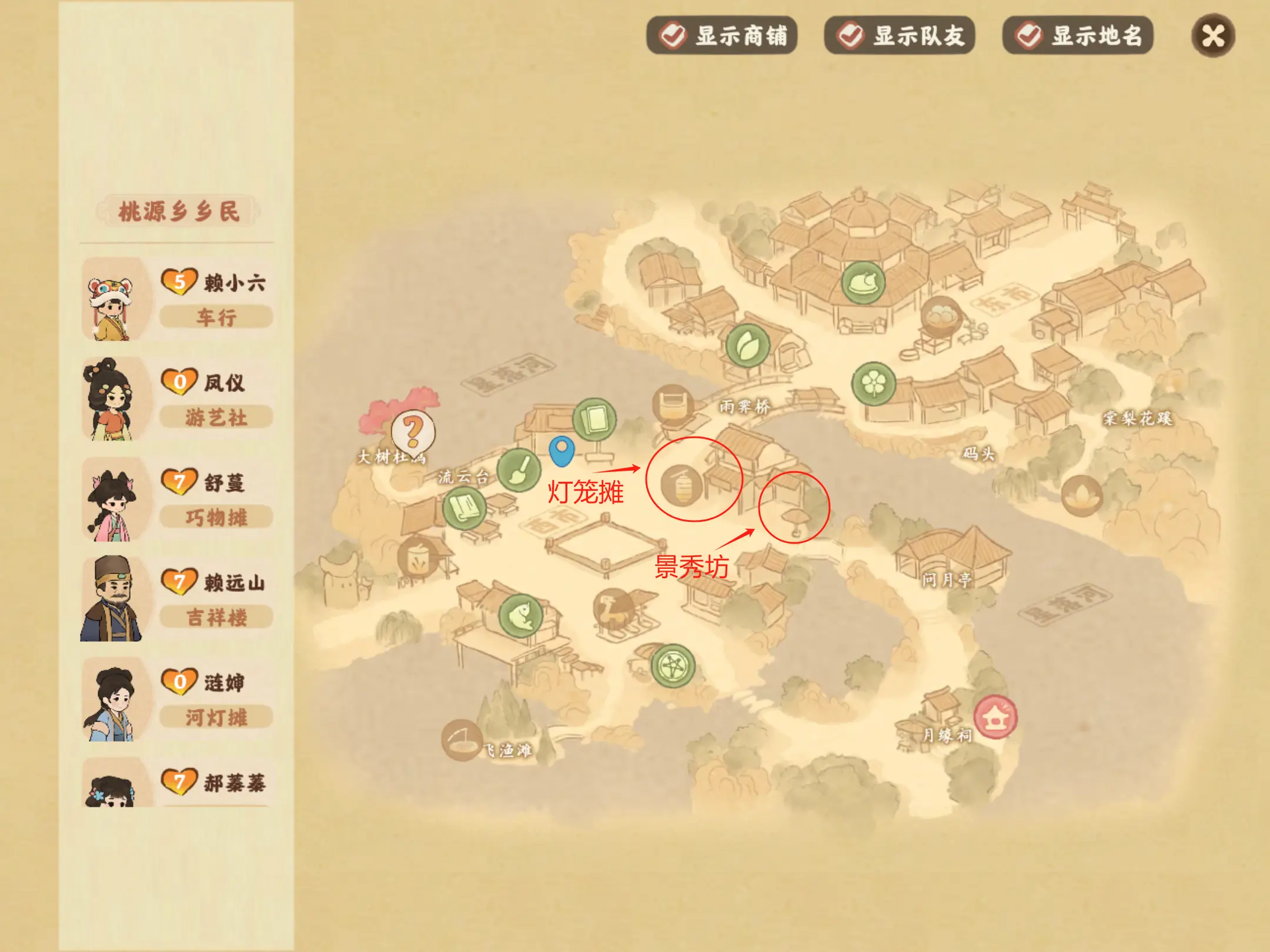The height and width of the screenshot is (952, 1270).
Task: Choose villager 舒蔓 of 巧物摊
Action: [178, 499]
